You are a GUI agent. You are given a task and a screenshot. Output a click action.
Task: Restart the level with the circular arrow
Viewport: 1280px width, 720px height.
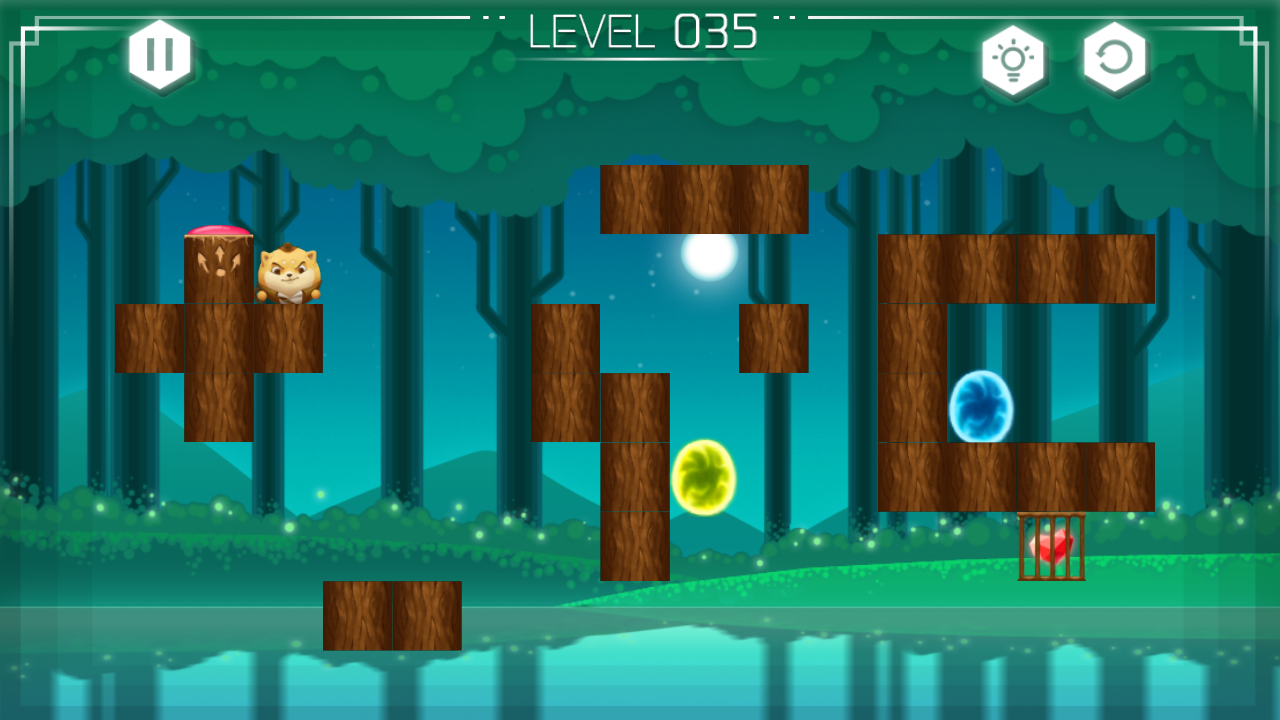(1114, 58)
